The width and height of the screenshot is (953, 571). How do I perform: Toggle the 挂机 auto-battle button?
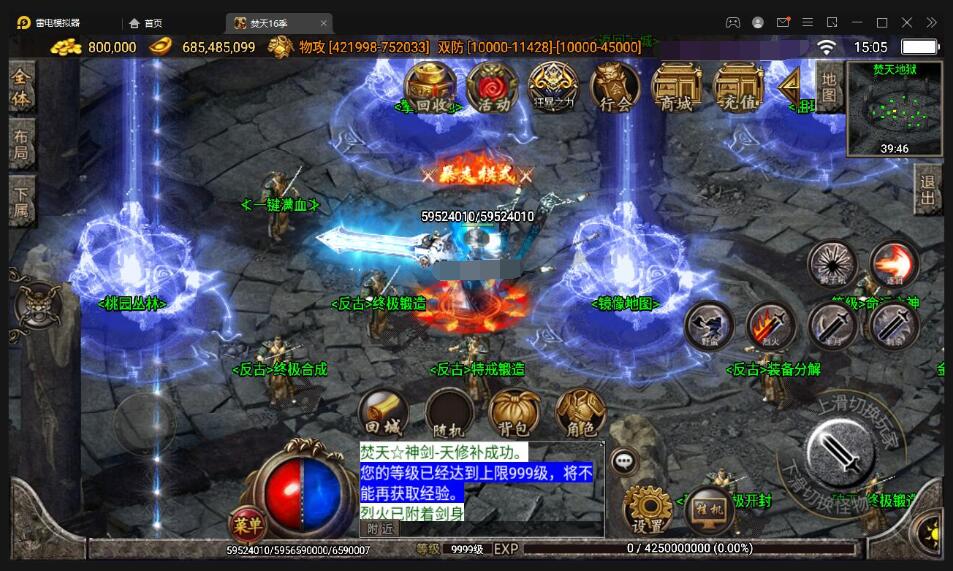(x=712, y=510)
